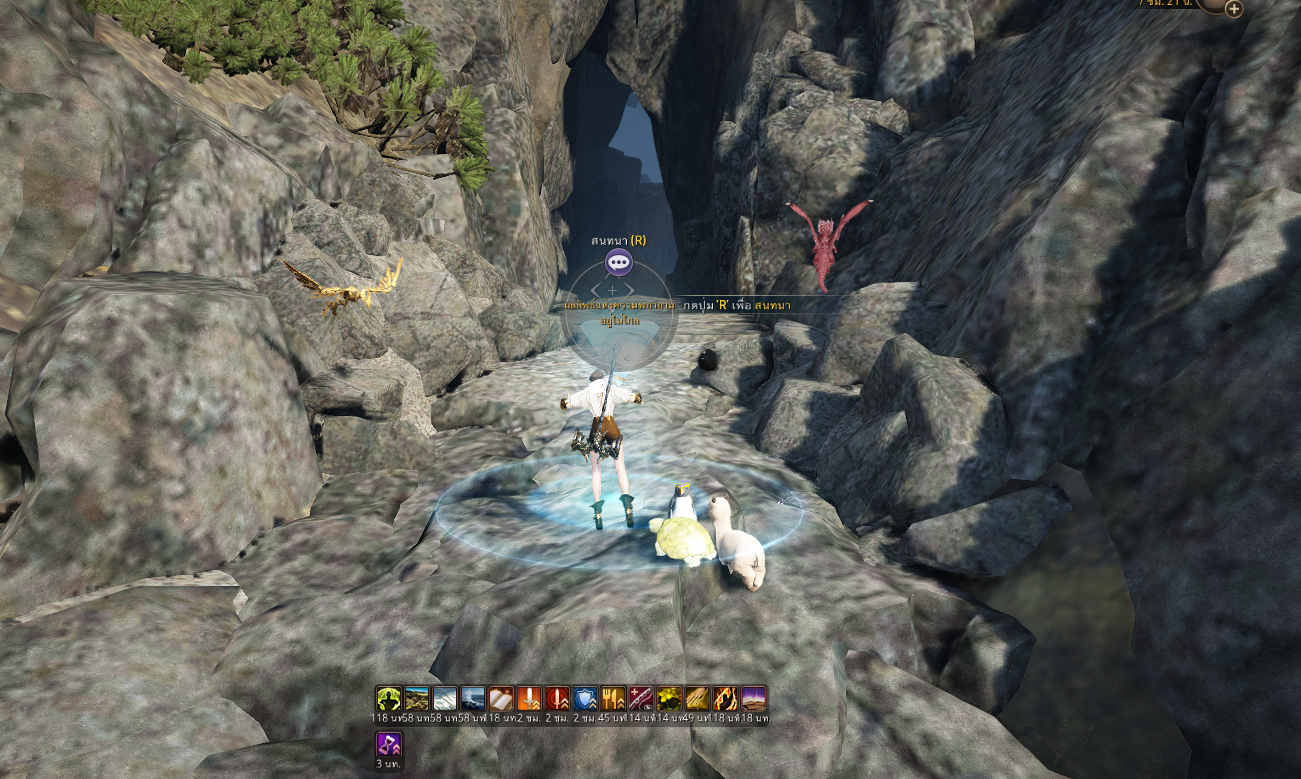Click the blue shield buff icon
This screenshot has height=779, width=1301.
click(585, 698)
